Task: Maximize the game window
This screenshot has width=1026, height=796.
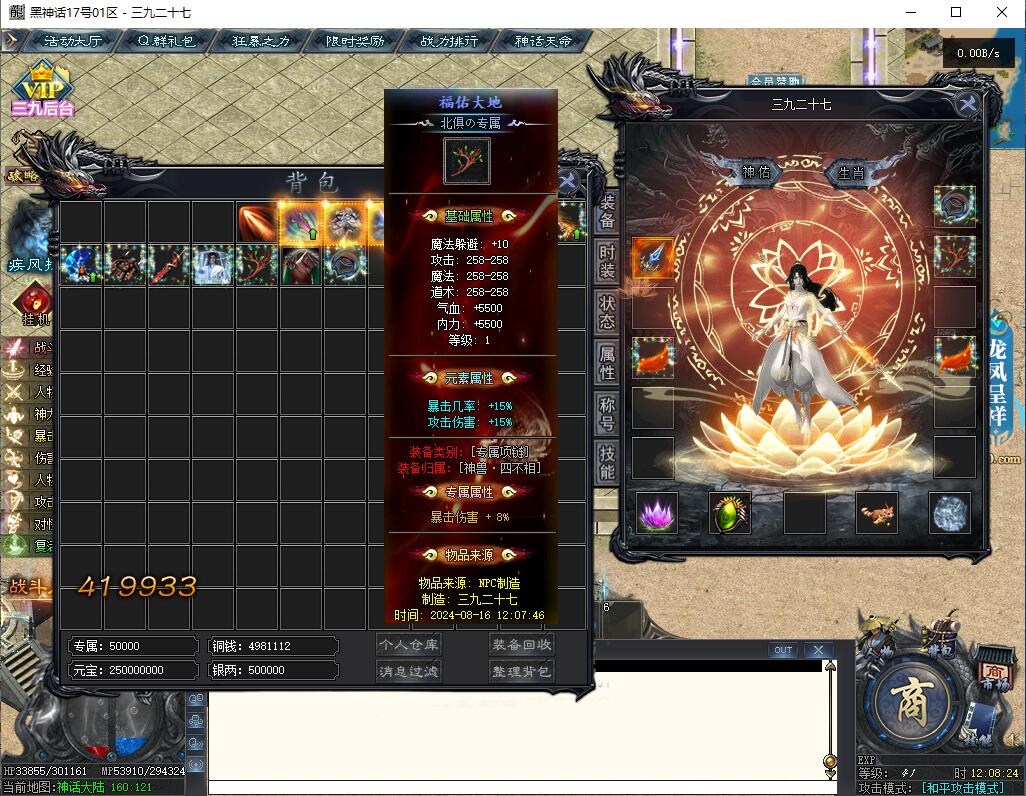Action: point(956,12)
